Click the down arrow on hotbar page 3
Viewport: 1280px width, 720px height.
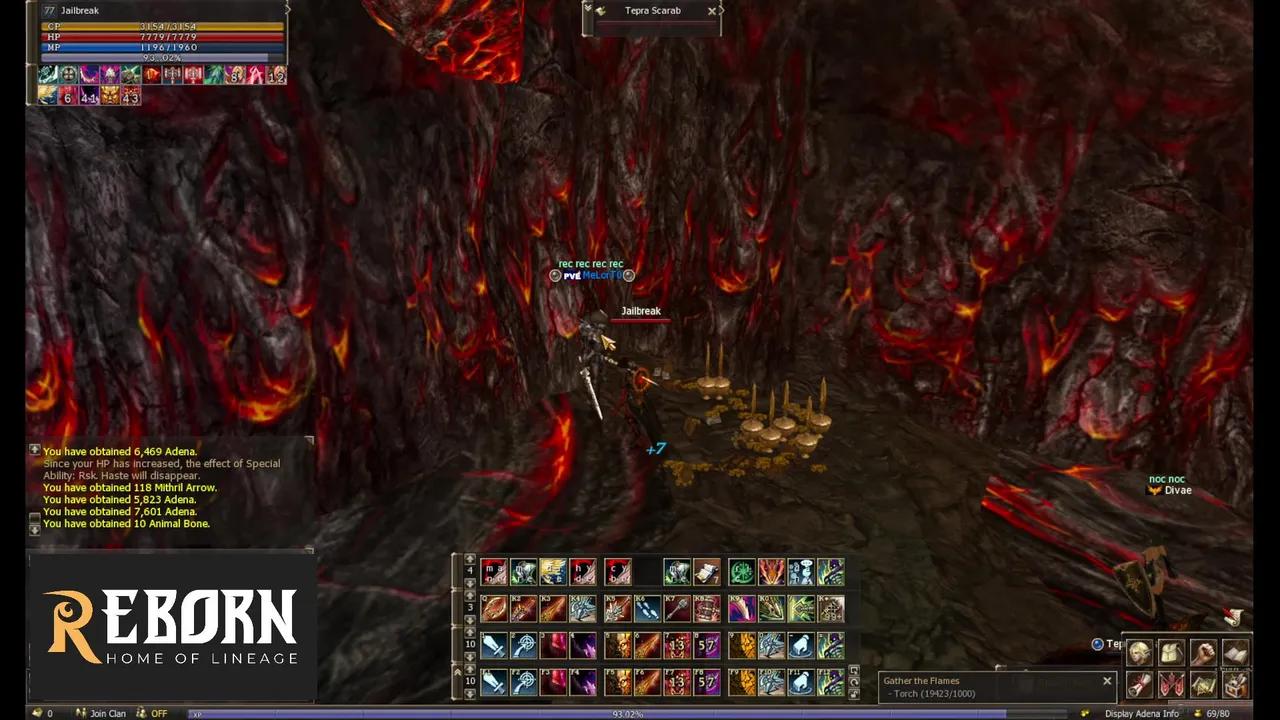470,620
